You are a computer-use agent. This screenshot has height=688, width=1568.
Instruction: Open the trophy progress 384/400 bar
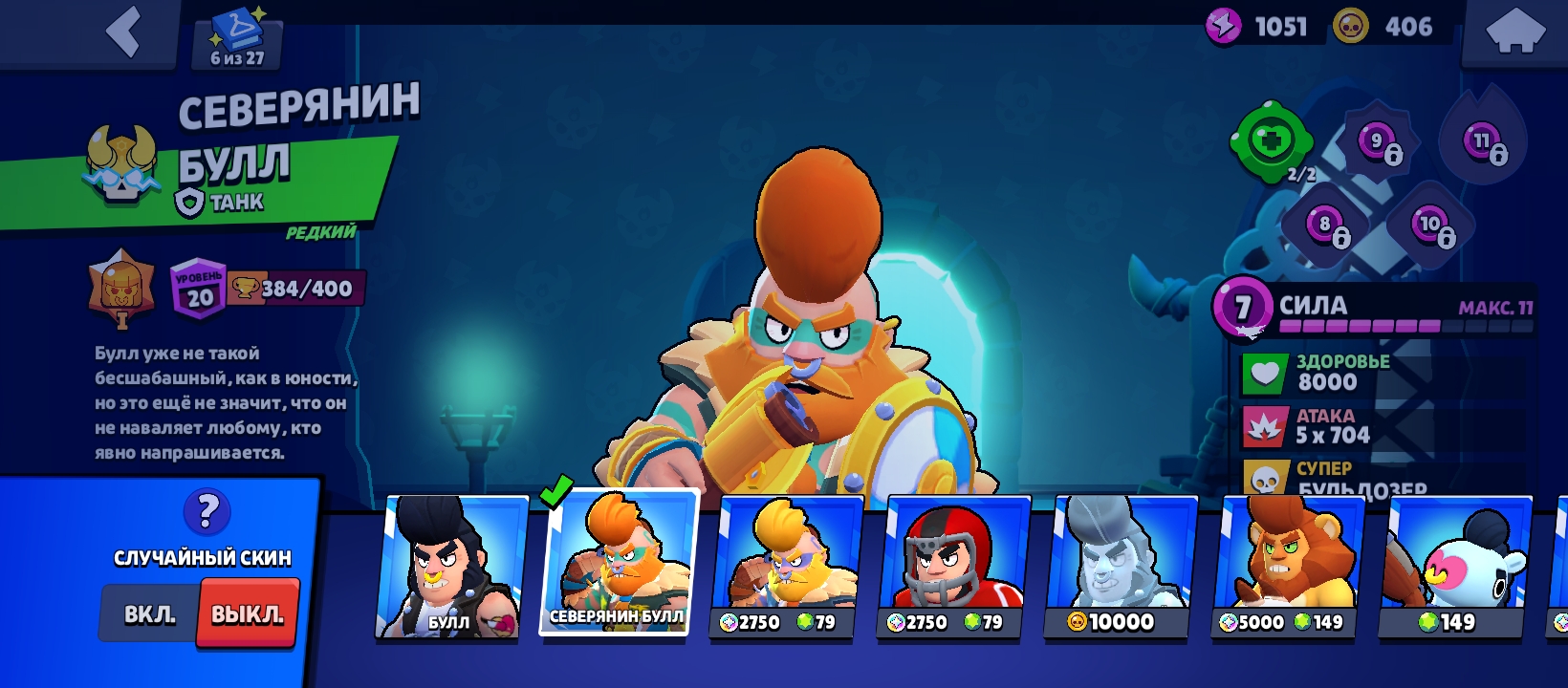(296, 288)
